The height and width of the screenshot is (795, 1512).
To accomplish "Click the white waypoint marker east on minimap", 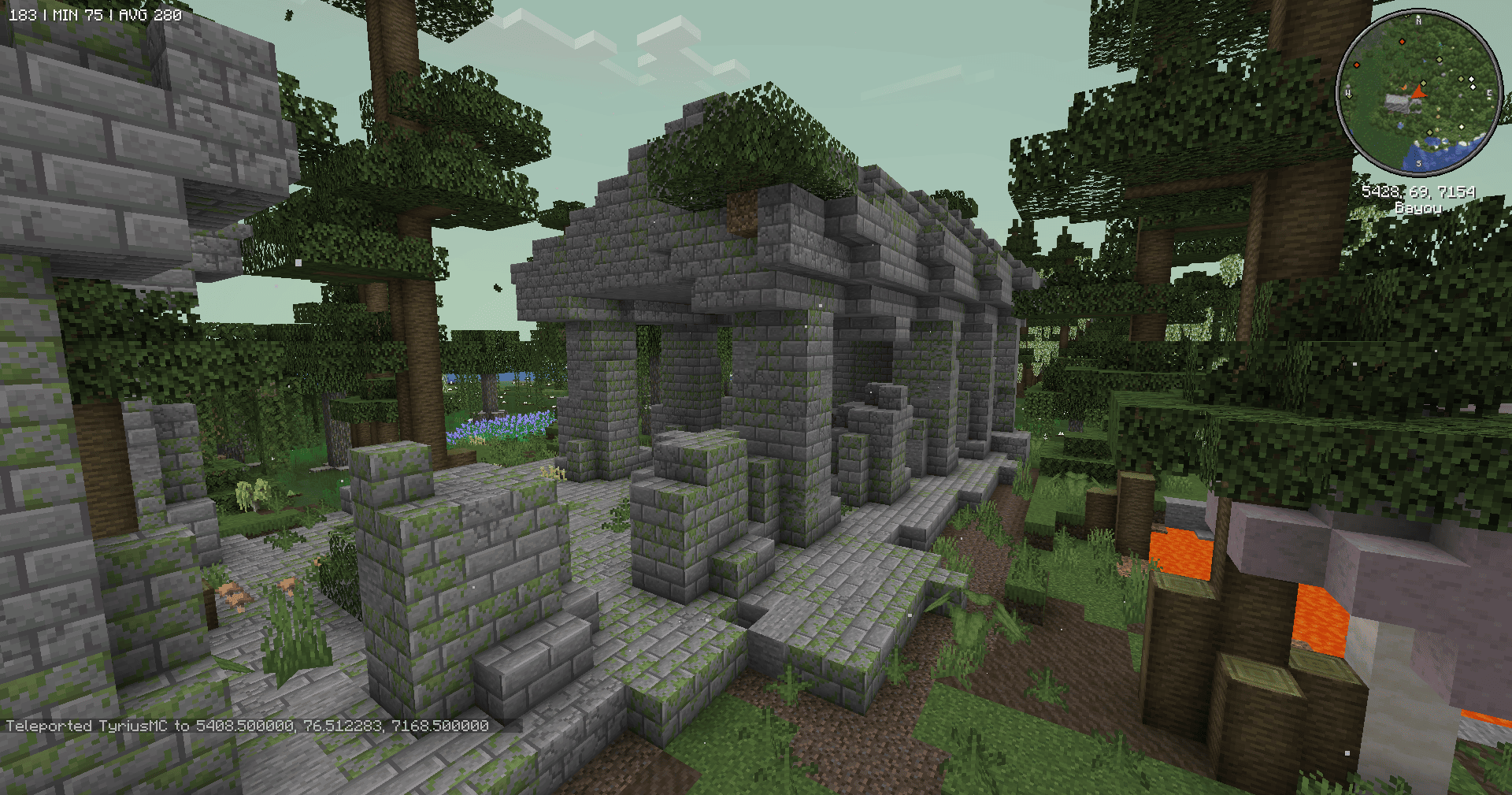I will click(1472, 79).
